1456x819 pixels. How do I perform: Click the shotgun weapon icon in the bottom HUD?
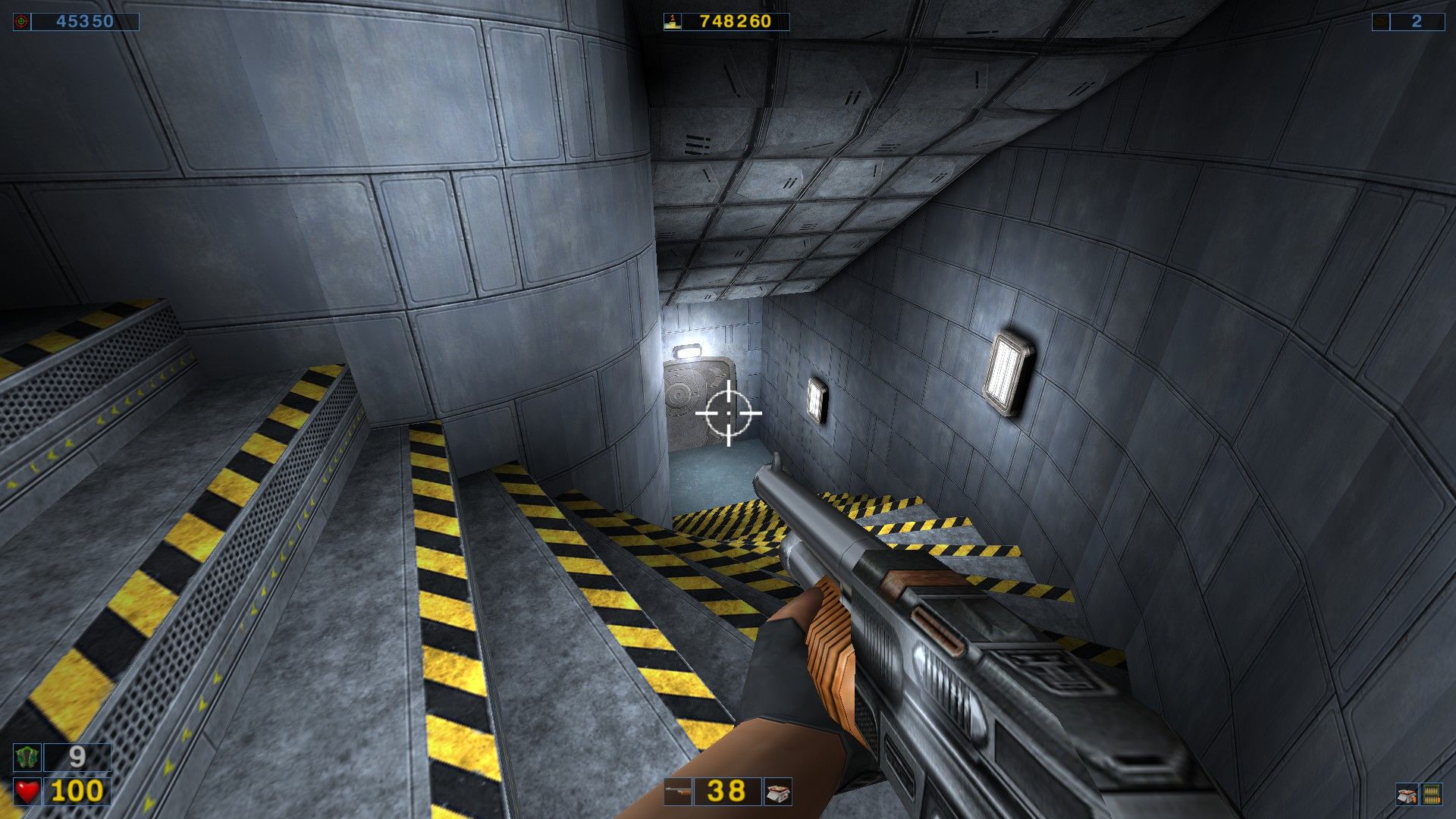tap(678, 792)
